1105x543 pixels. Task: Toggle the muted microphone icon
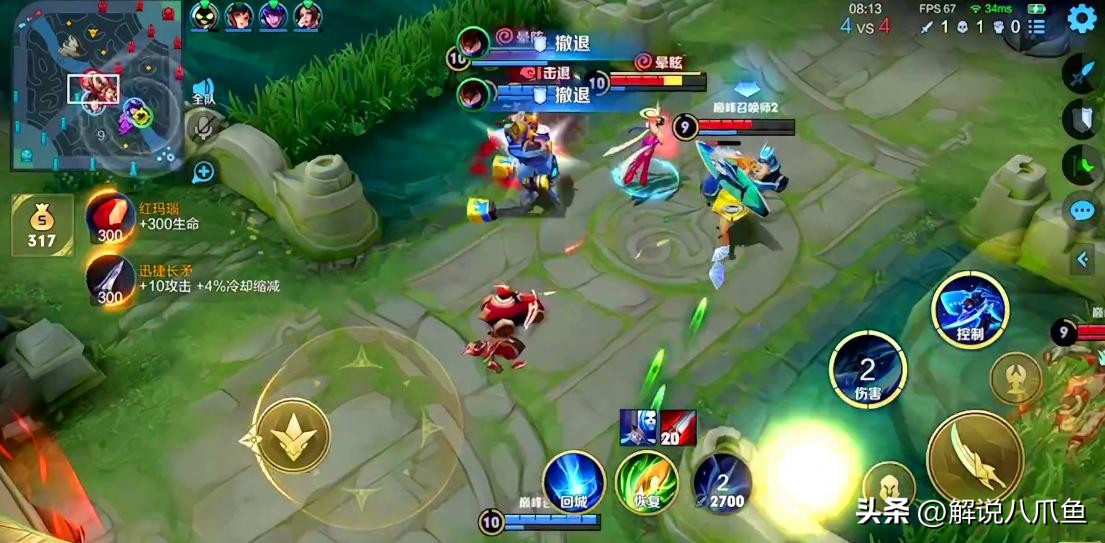point(205,127)
